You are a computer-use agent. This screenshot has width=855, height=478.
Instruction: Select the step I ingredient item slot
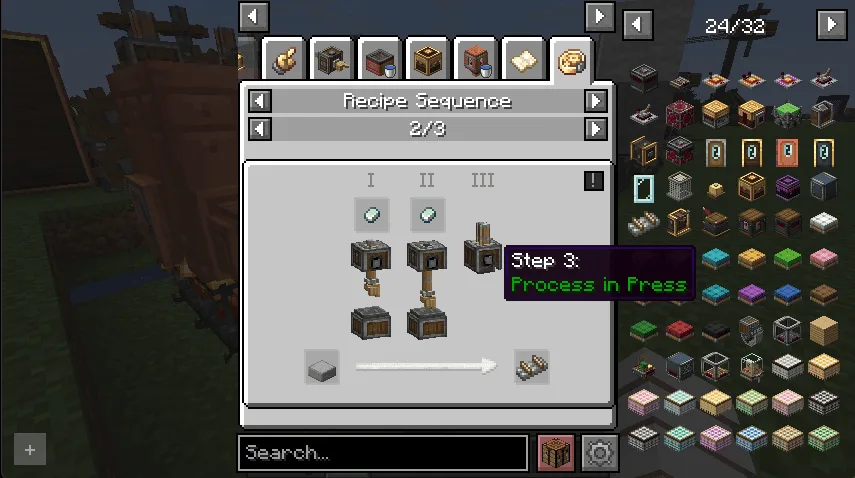pos(371,214)
